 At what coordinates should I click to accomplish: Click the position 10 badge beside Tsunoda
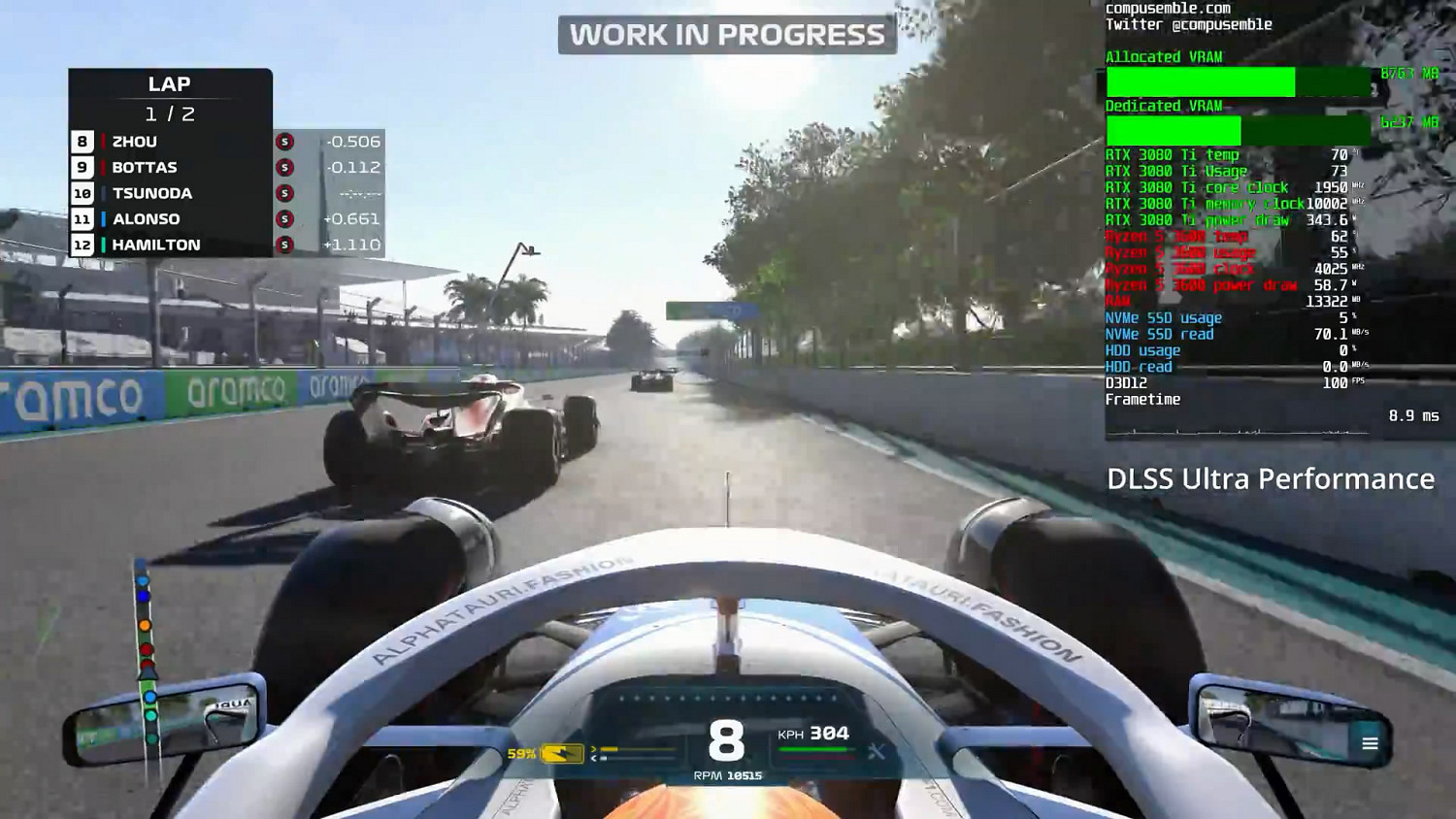tap(83, 192)
